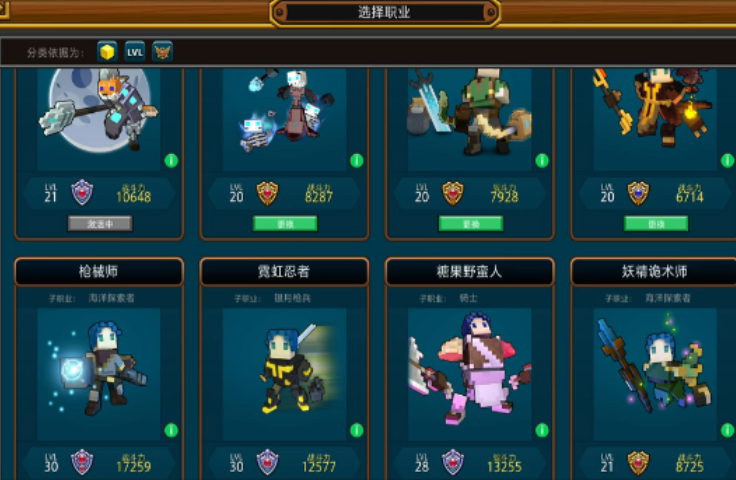Open info icon on the power 7928 class card
This screenshot has height=480, width=736.
pyautogui.click(x=541, y=160)
